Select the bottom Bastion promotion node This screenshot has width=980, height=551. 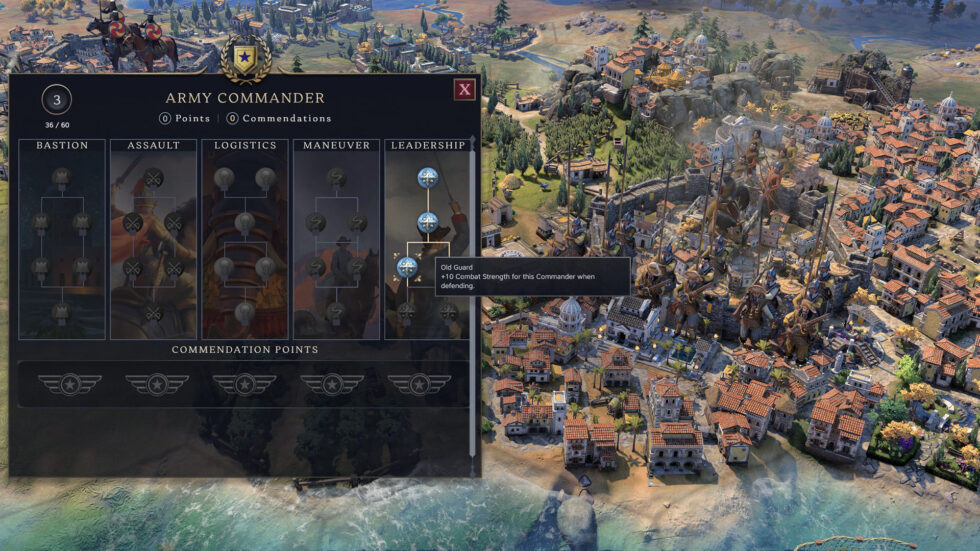click(x=61, y=313)
